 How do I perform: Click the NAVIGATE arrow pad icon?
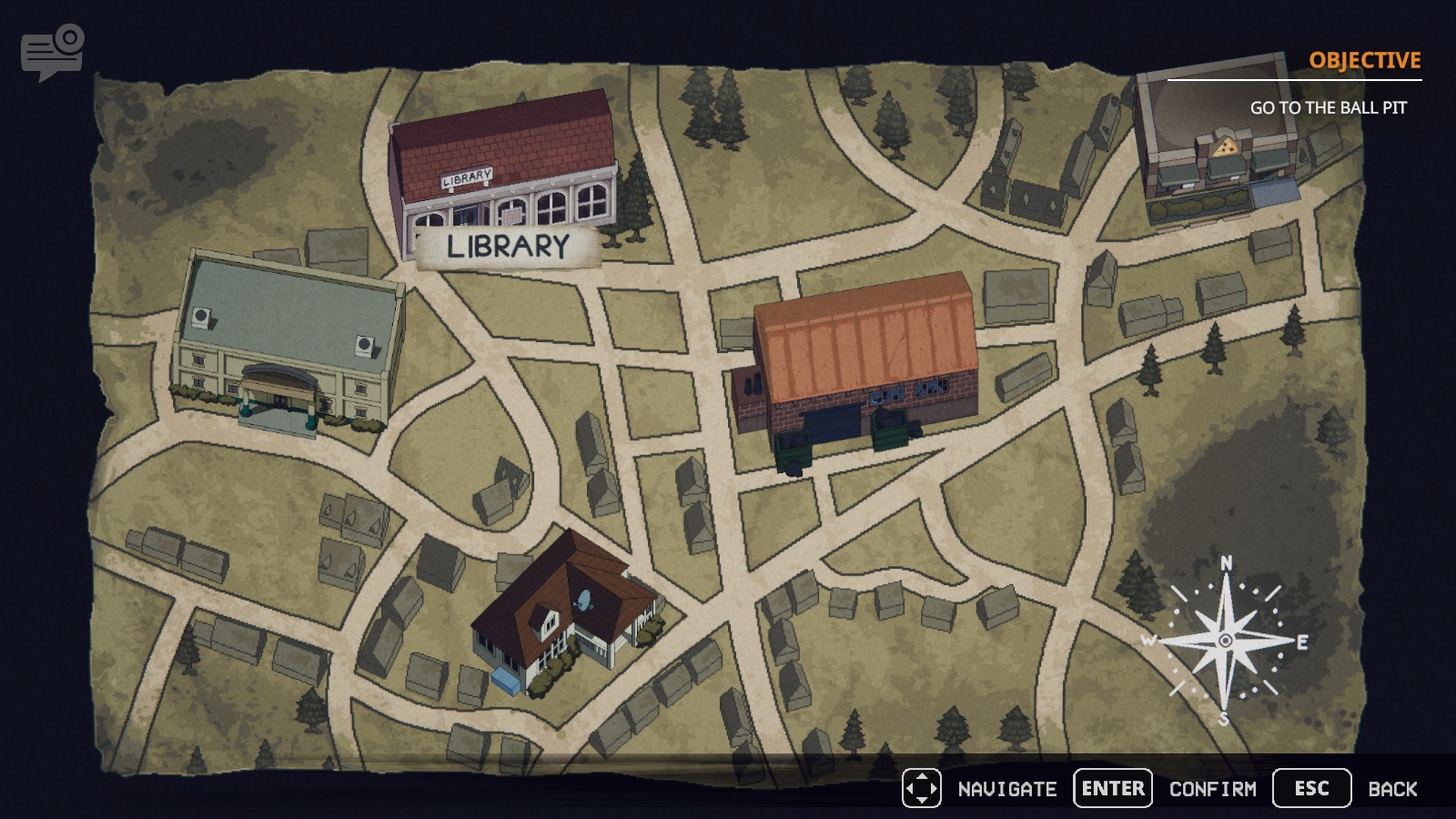click(x=923, y=788)
